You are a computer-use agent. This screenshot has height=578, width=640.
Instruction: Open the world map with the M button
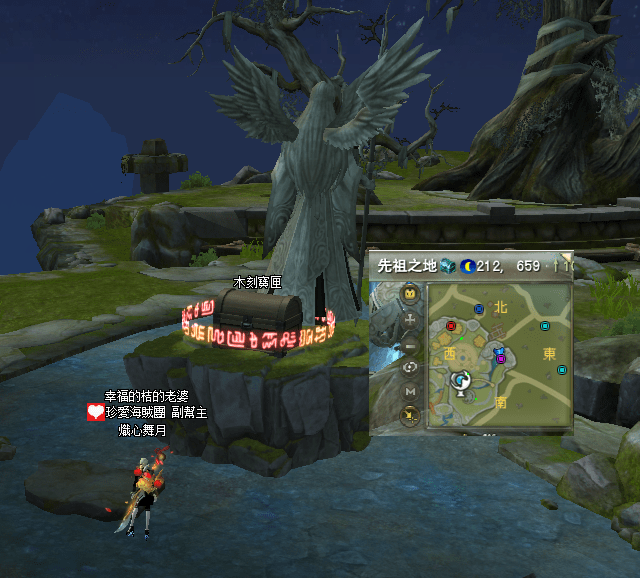coord(410,391)
